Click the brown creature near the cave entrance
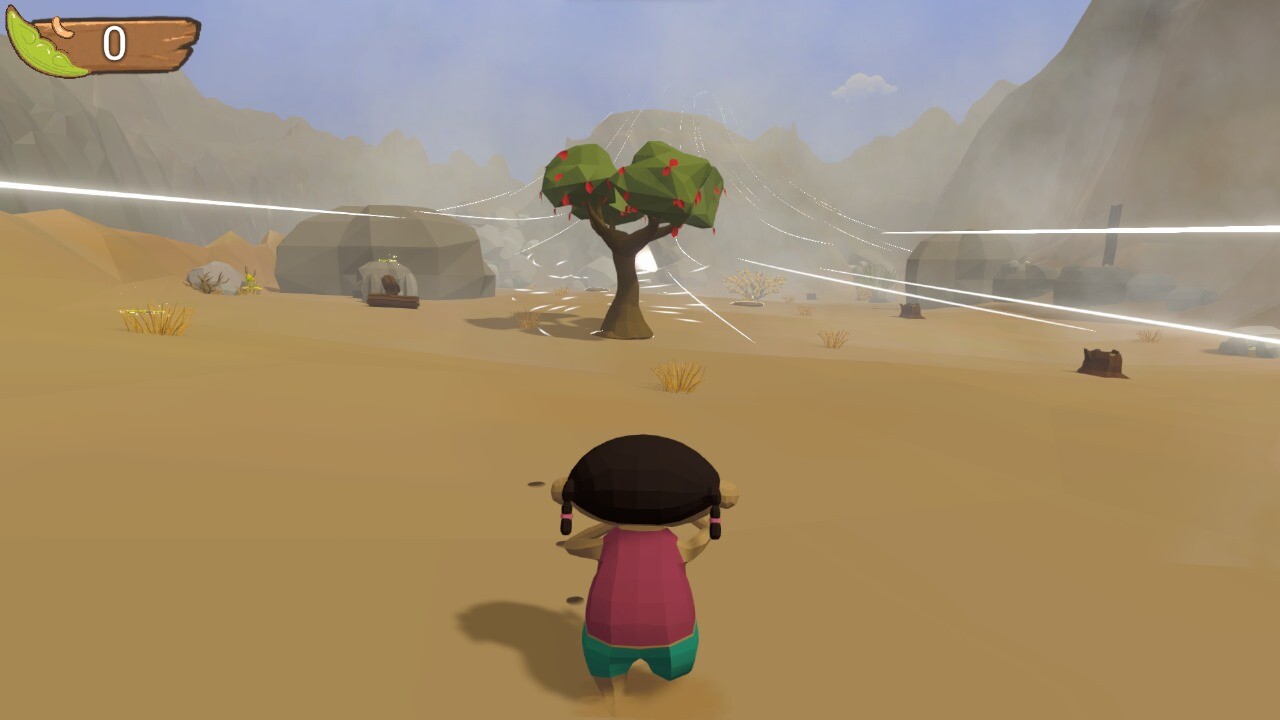Viewport: 1280px width, 720px height. coord(390,284)
